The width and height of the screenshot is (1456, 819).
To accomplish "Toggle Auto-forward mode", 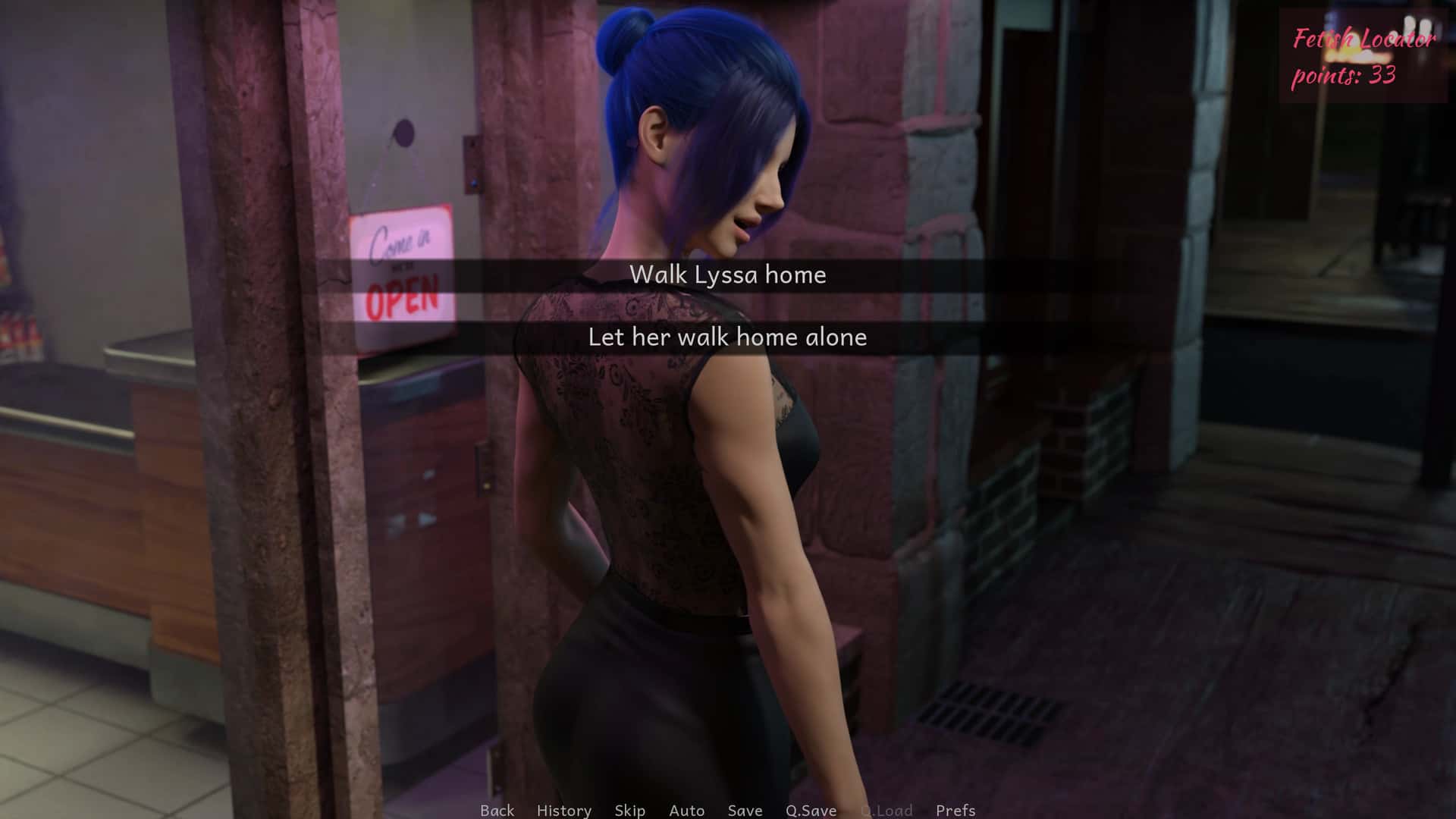I will pos(686,810).
